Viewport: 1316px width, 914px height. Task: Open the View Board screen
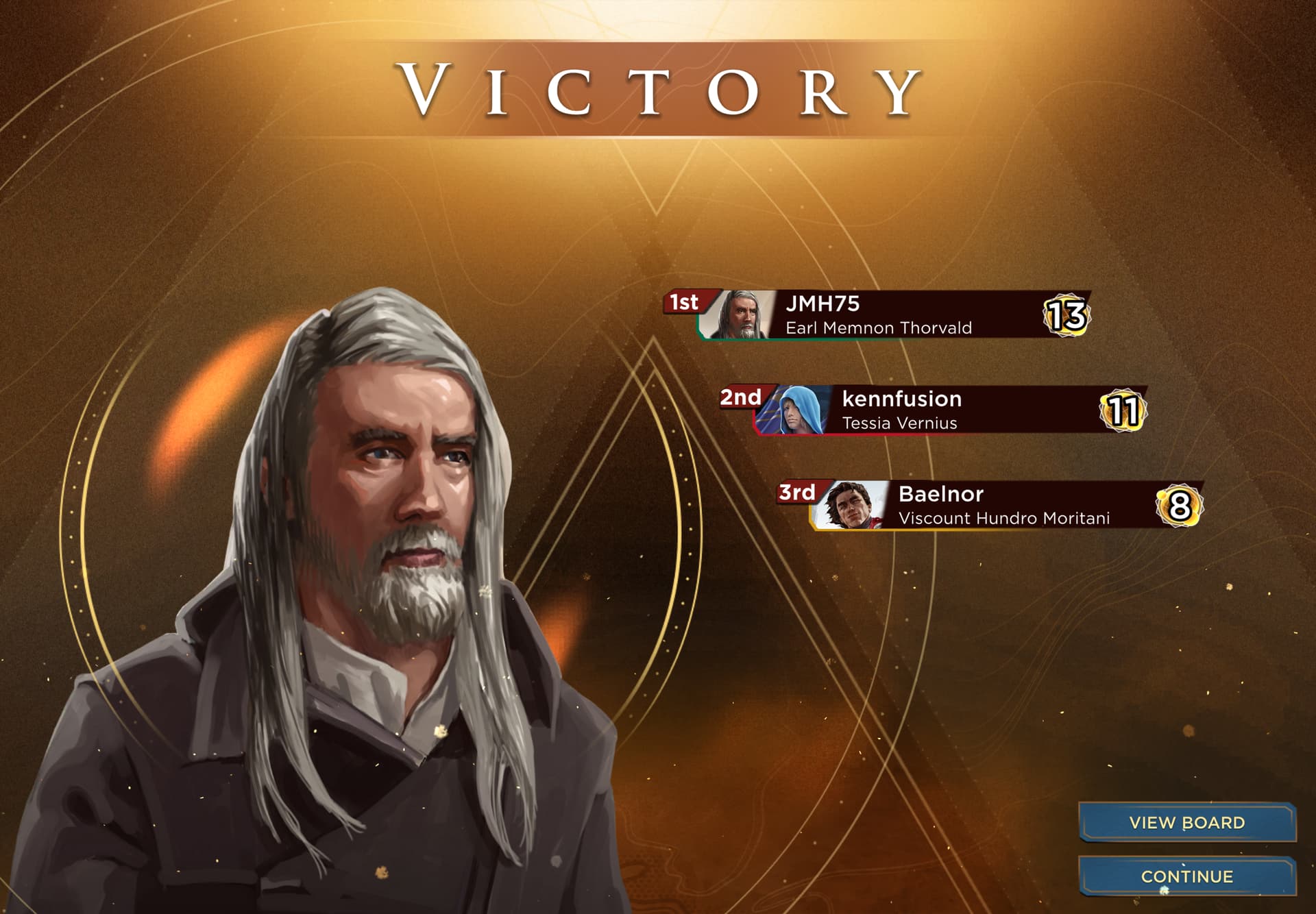[1186, 822]
